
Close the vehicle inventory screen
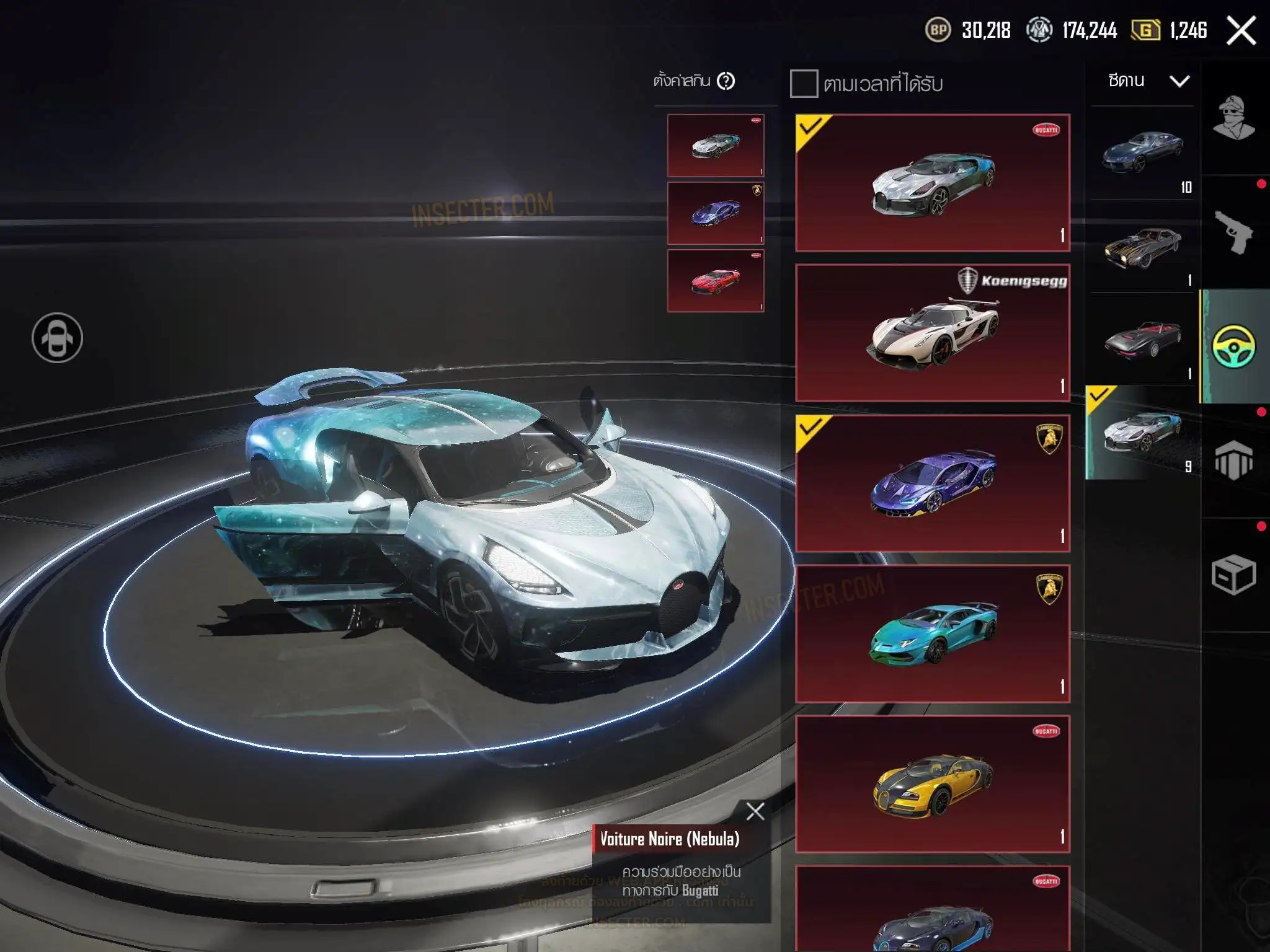click(x=1241, y=30)
